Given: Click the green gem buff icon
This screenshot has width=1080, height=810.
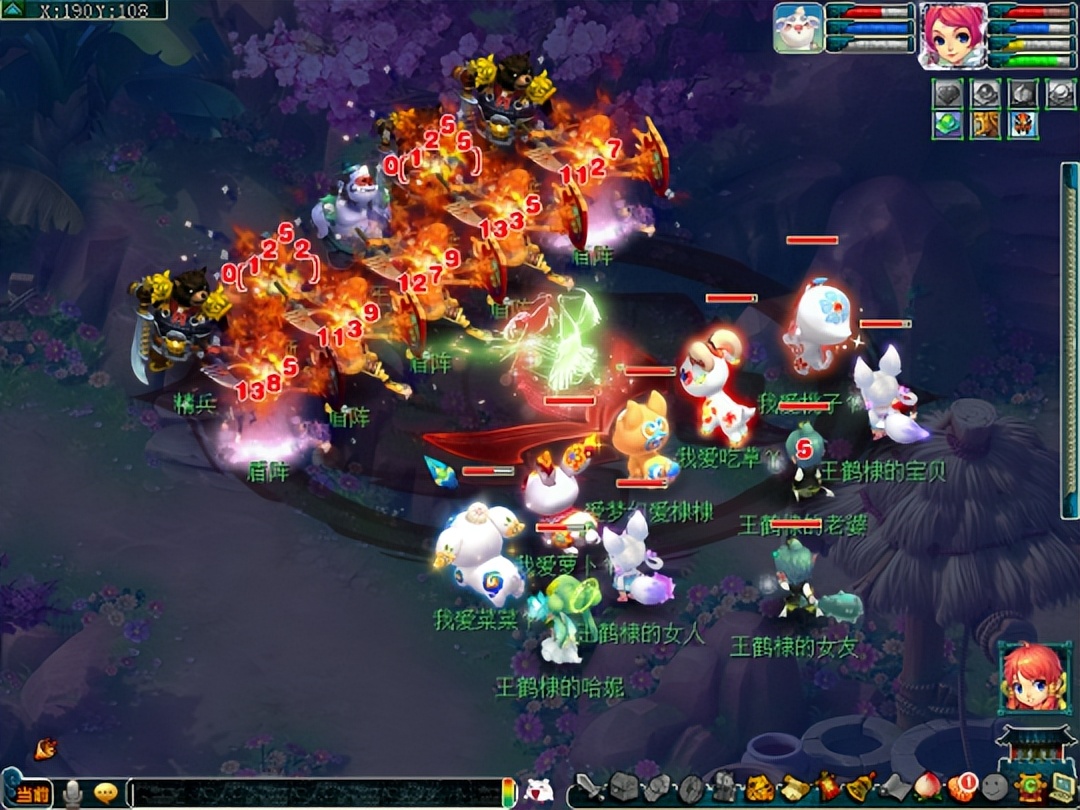Looking at the screenshot, I should tap(947, 125).
